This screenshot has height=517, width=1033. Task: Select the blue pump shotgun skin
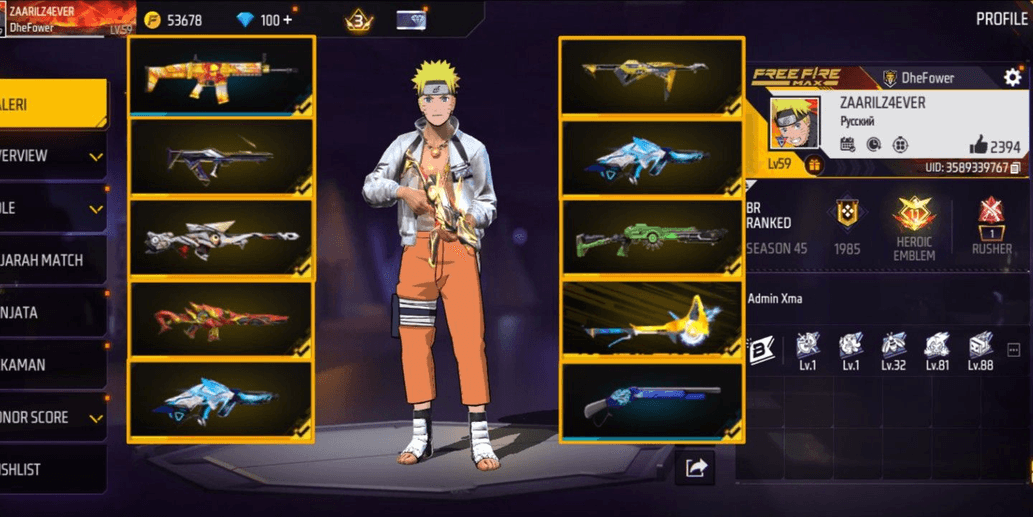(x=651, y=401)
